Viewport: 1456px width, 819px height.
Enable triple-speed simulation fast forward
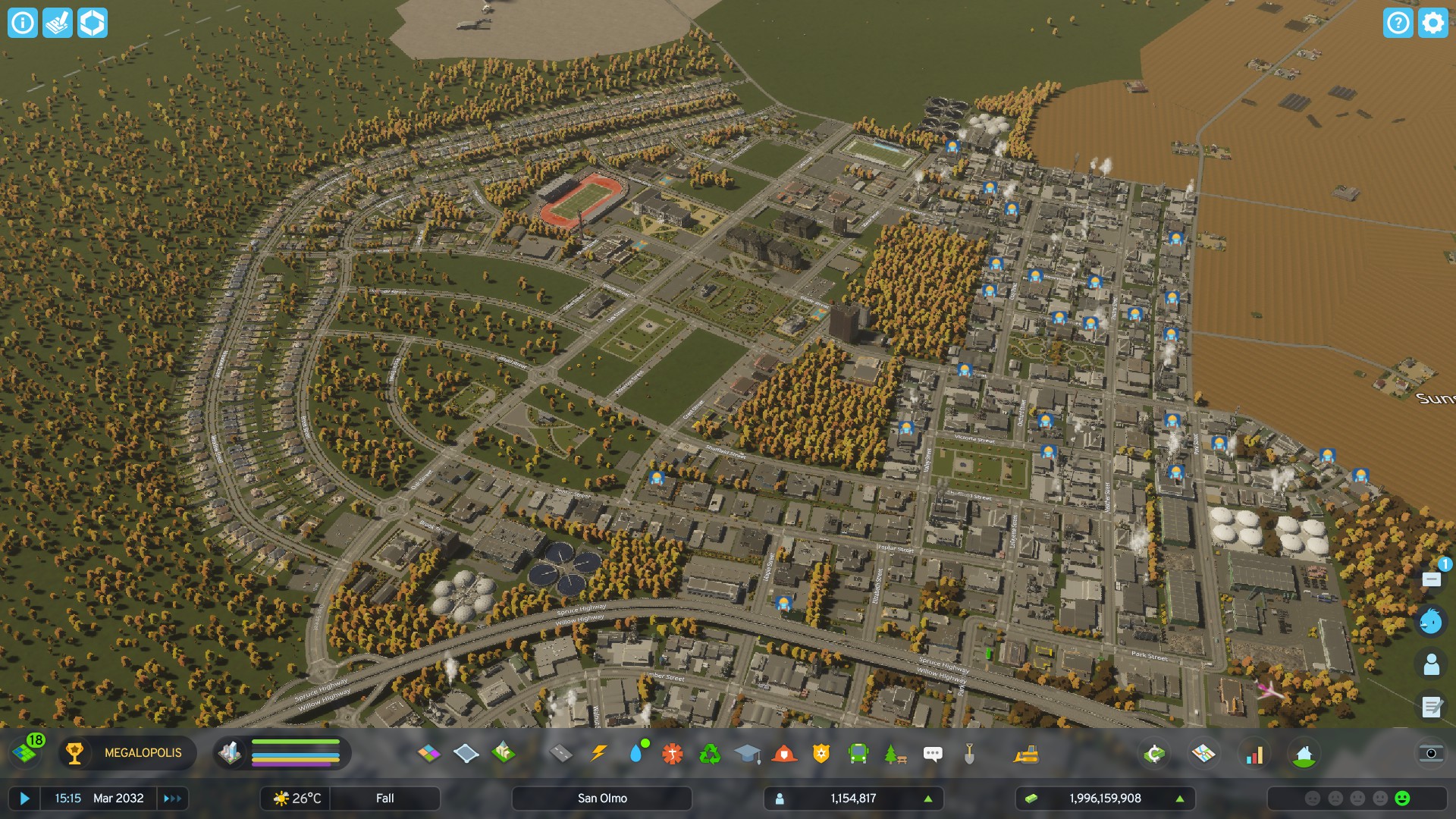coord(173,798)
